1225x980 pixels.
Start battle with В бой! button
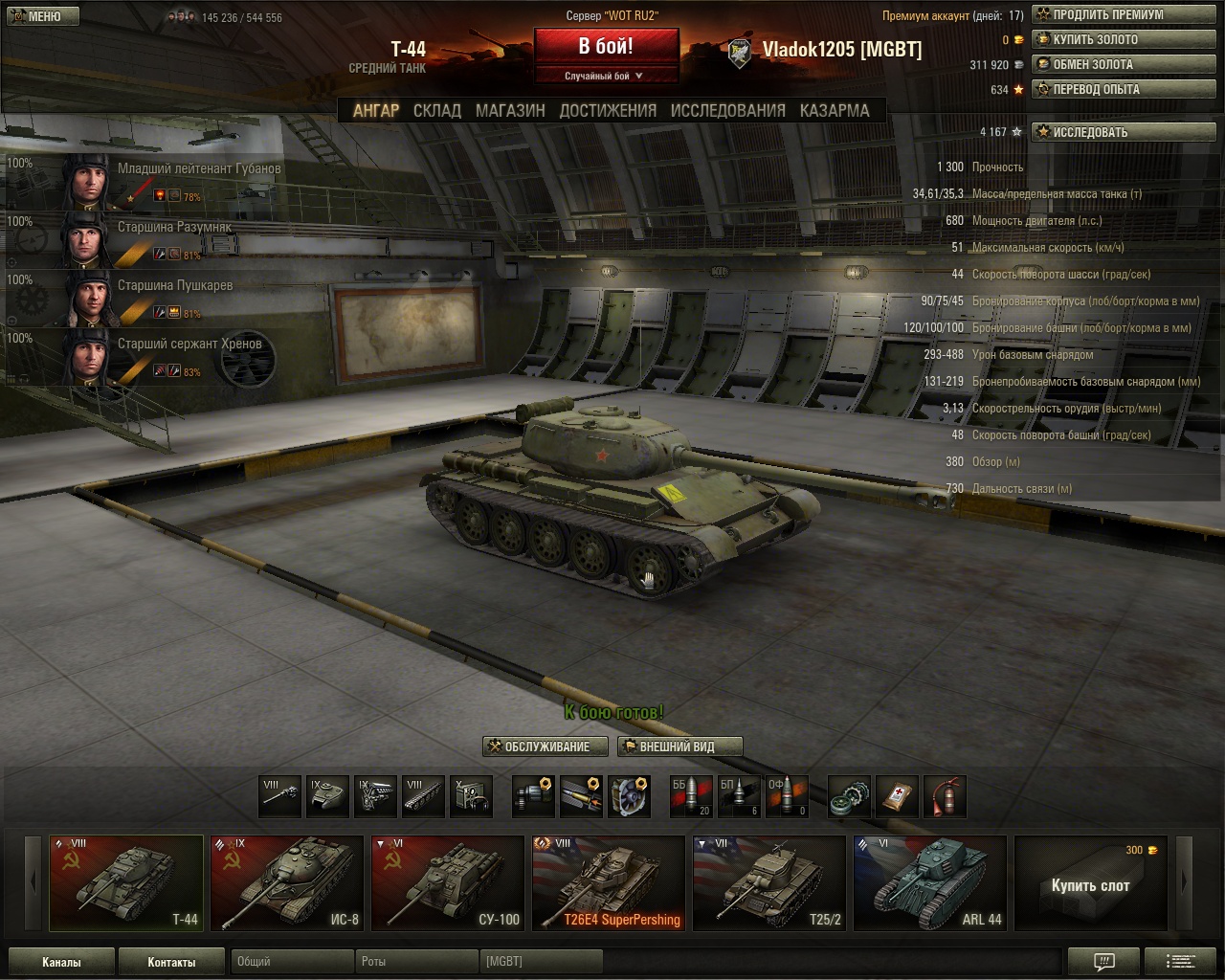click(x=606, y=47)
